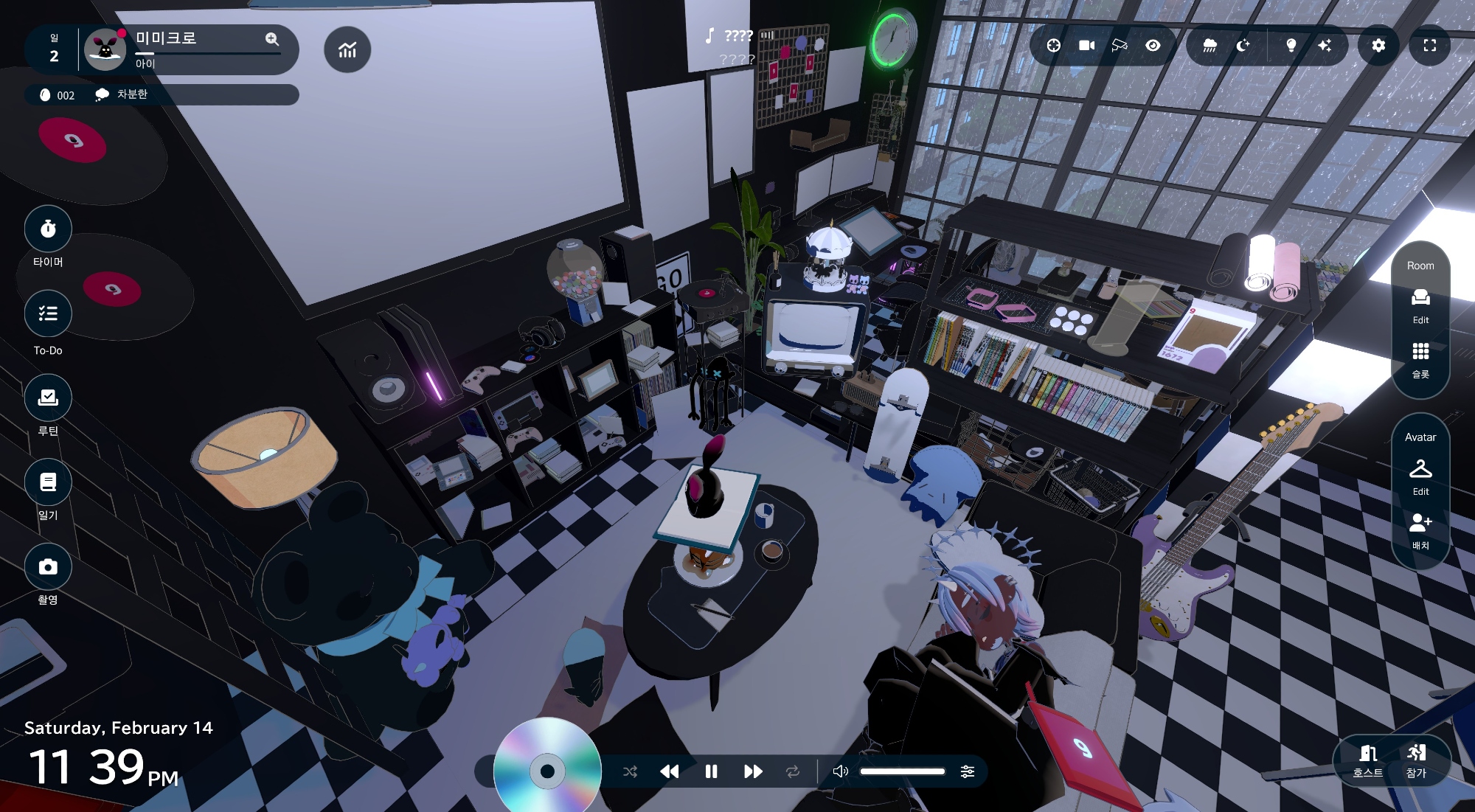Skip to the next track
The image size is (1475, 812).
click(753, 771)
